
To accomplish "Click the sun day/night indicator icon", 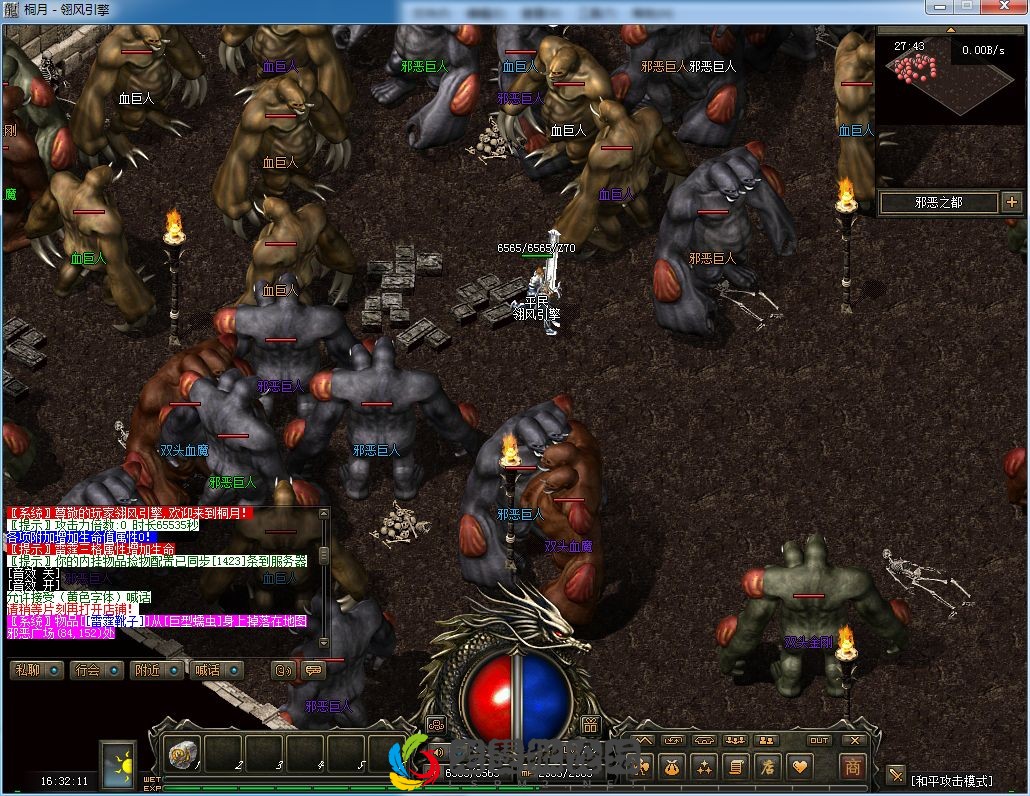I will pyautogui.click(x=119, y=762).
